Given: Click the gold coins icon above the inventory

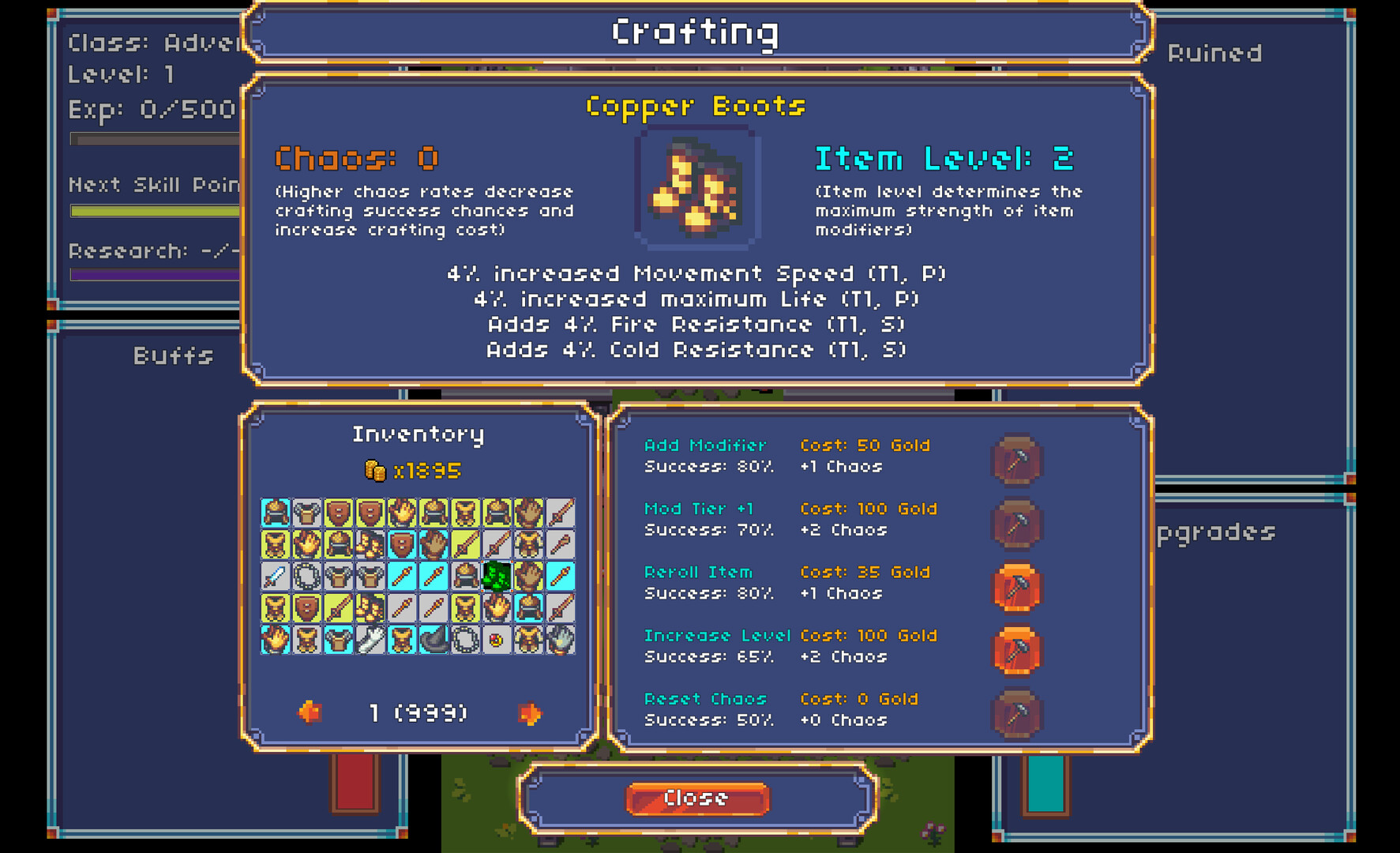Looking at the screenshot, I should 374,469.
